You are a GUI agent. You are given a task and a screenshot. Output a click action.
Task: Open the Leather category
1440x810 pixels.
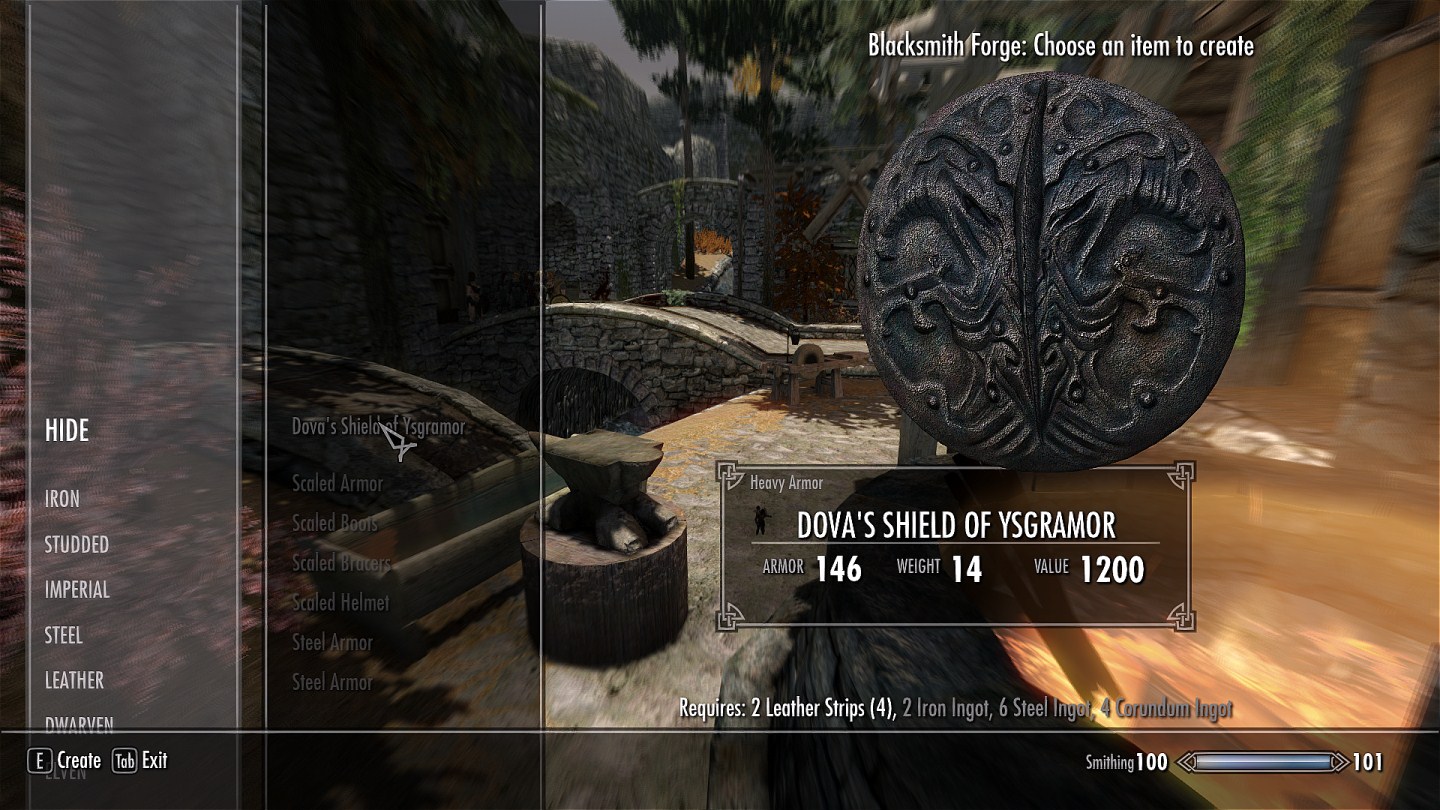[74, 680]
